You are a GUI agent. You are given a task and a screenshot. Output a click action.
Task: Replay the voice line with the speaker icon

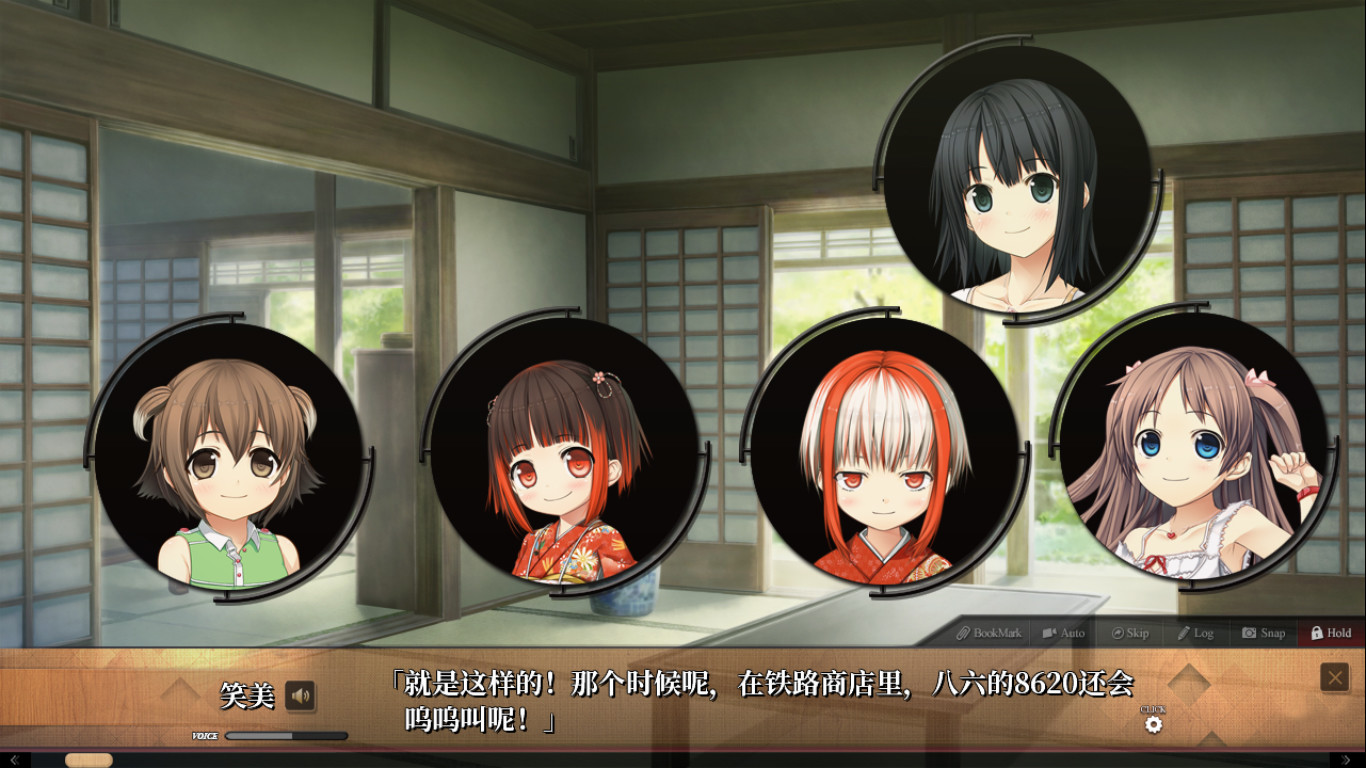pos(302,697)
